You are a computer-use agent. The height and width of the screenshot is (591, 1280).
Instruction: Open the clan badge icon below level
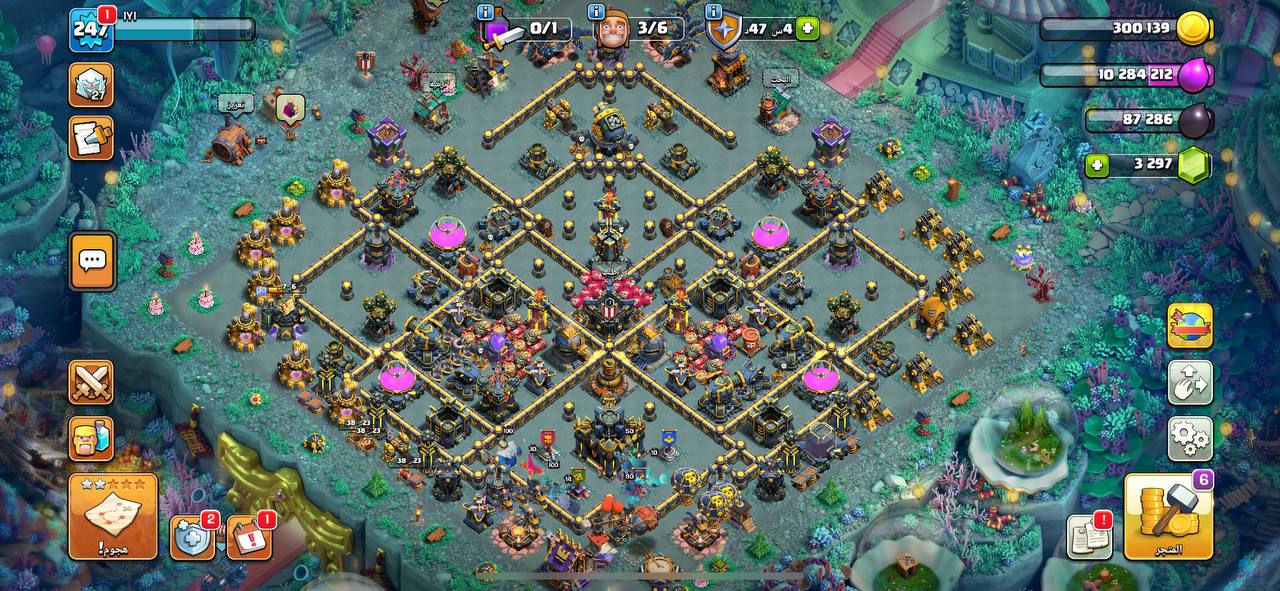click(91, 84)
